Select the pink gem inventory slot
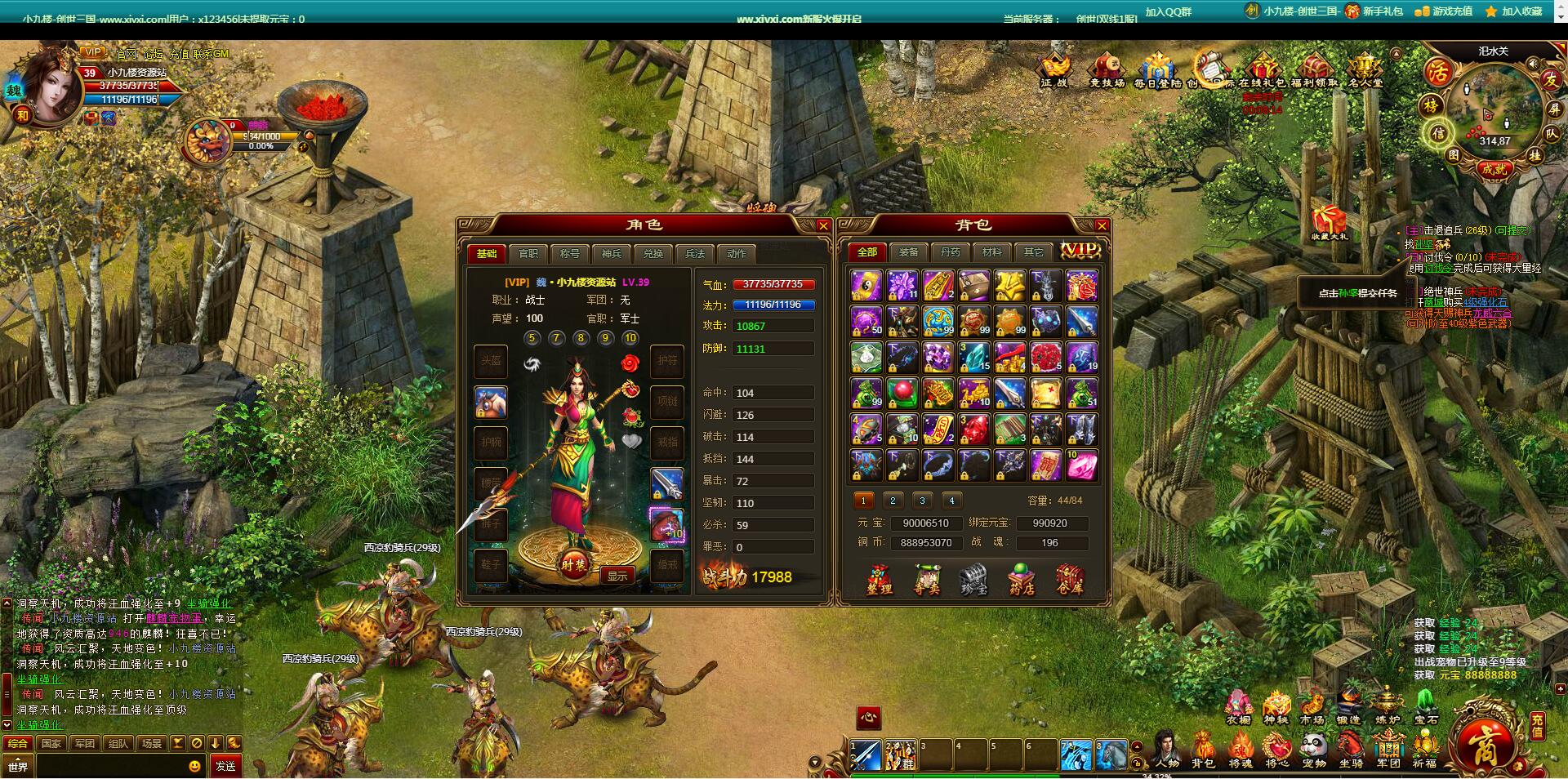 (x=1081, y=465)
